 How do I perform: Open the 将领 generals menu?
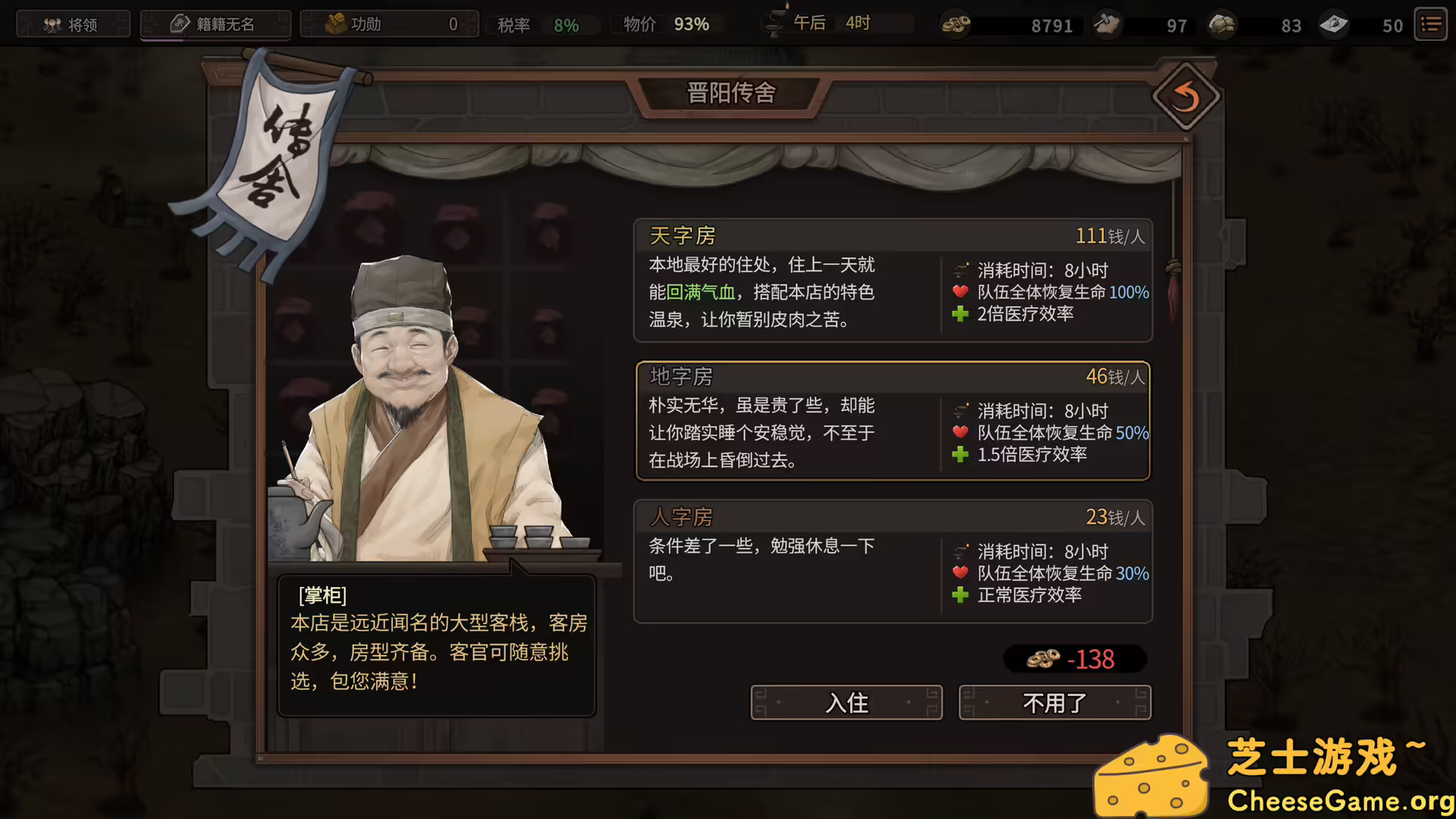pyautogui.click(x=73, y=24)
